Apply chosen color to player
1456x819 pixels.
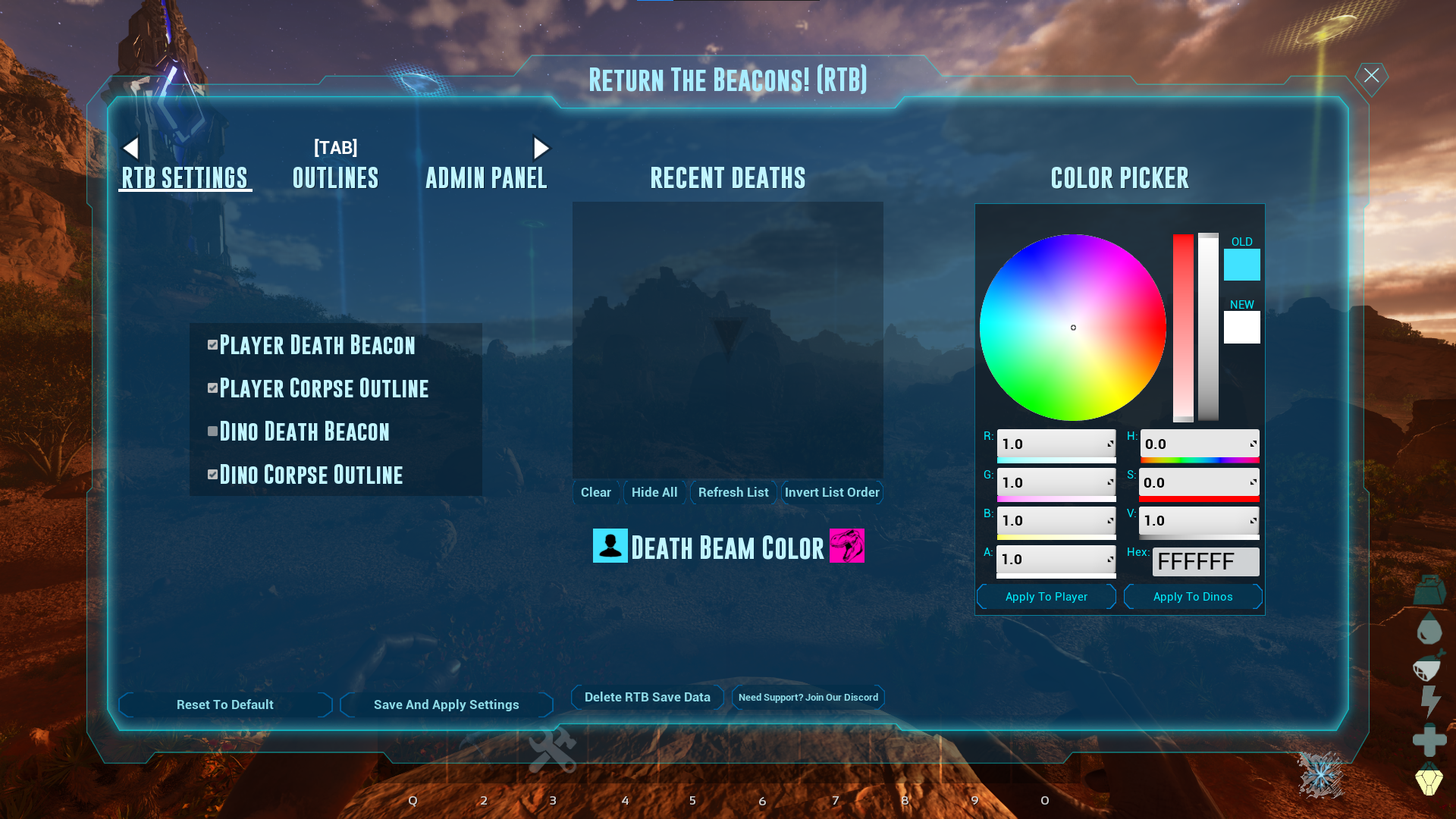tap(1046, 597)
